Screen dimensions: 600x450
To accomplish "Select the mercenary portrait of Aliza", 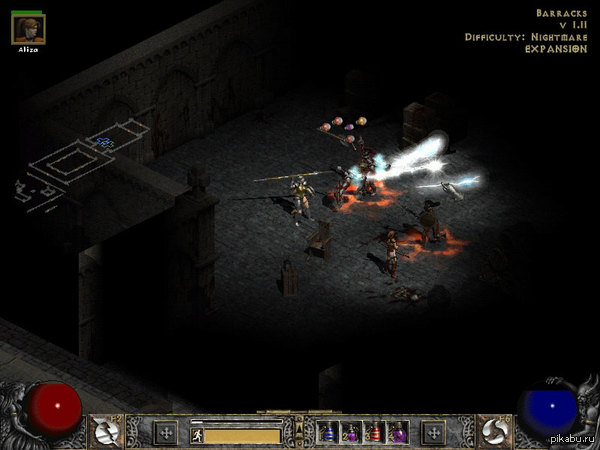I will (x=28, y=29).
